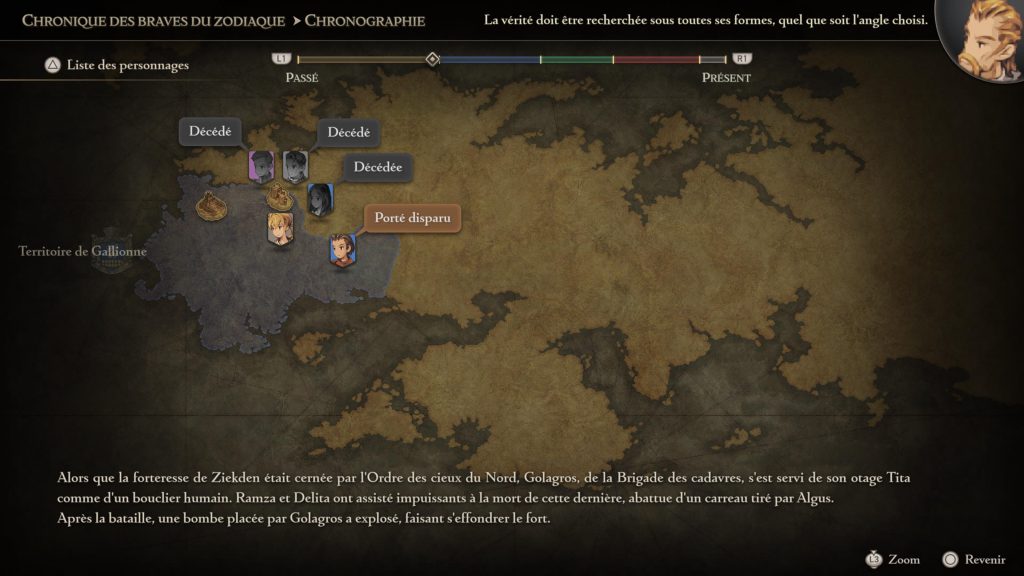This screenshot has height=576, width=1024.
Task: Select the deceased portrait with purple background
Action: coord(261,166)
